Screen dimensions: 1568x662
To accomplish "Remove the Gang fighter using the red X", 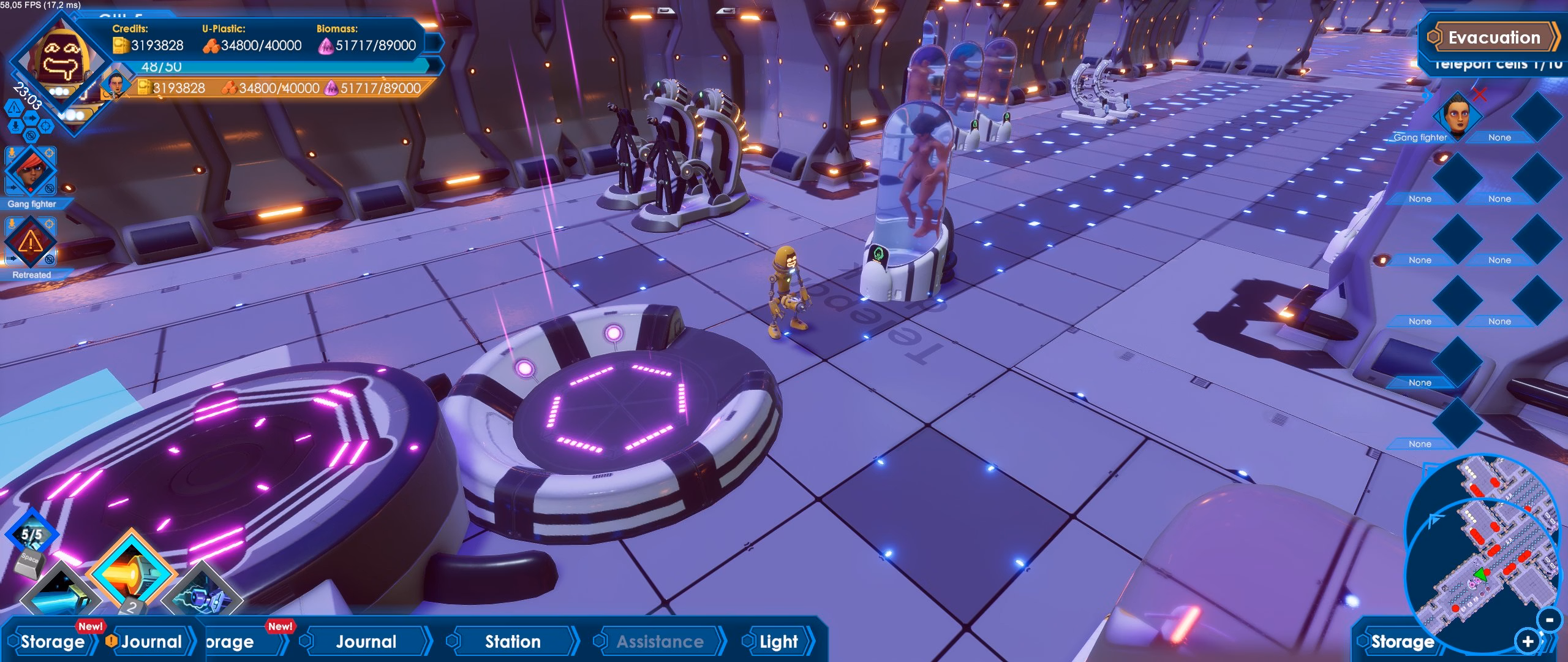I will pos(1480,94).
